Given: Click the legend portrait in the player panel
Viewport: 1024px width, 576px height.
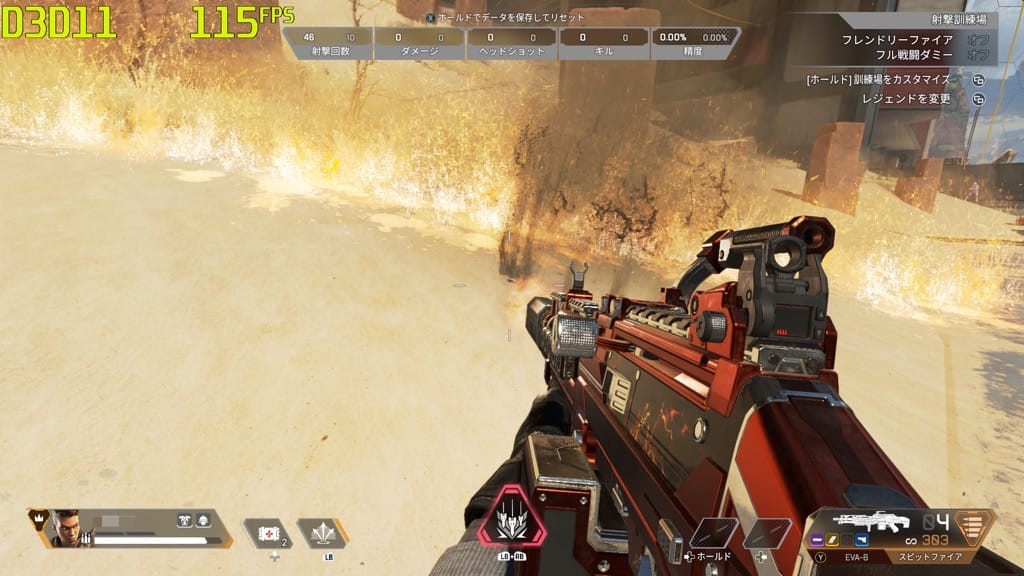Looking at the screenshot, I should pyautogui.click(x=66, y=527).
